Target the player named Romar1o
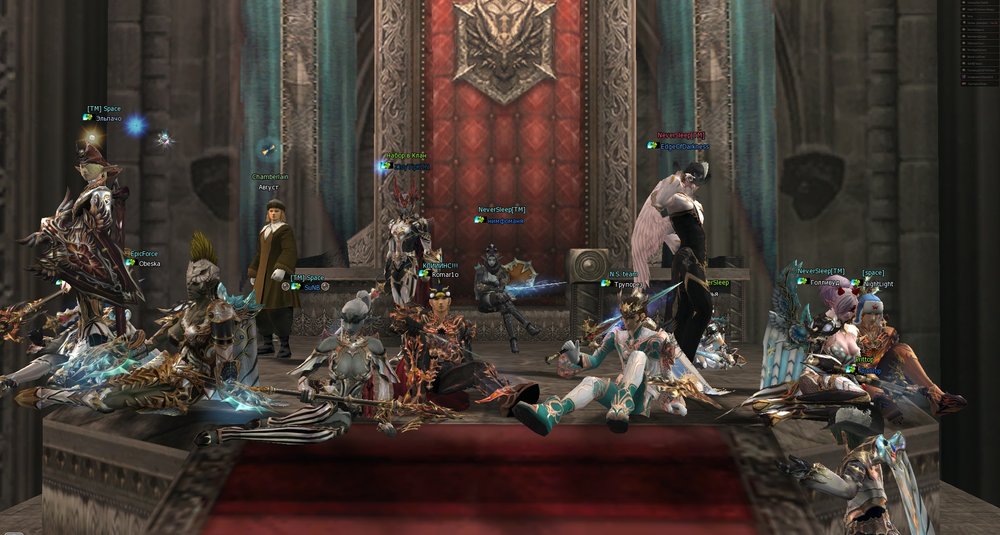Screen dimensions: 1000x535 443,275
